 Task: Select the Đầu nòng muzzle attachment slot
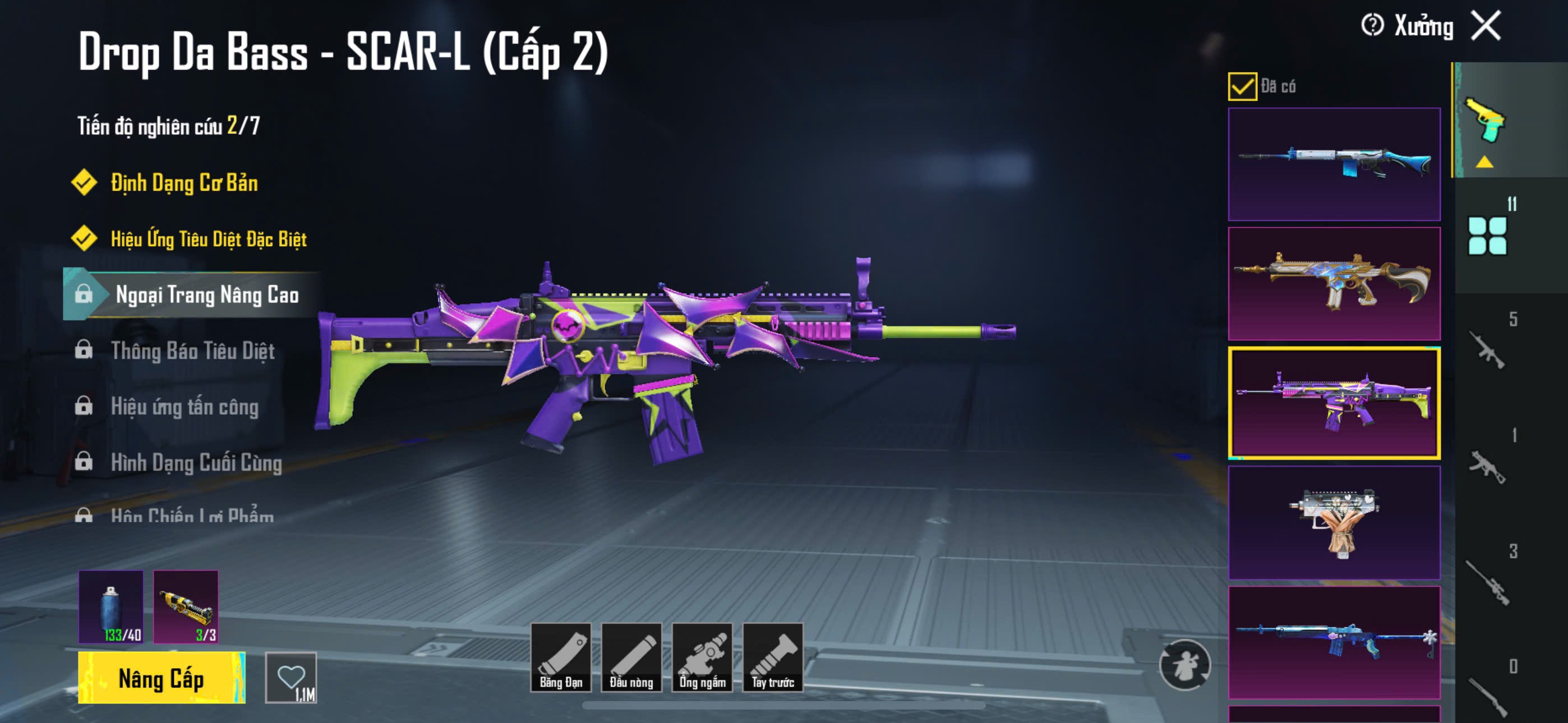point(631,657)
